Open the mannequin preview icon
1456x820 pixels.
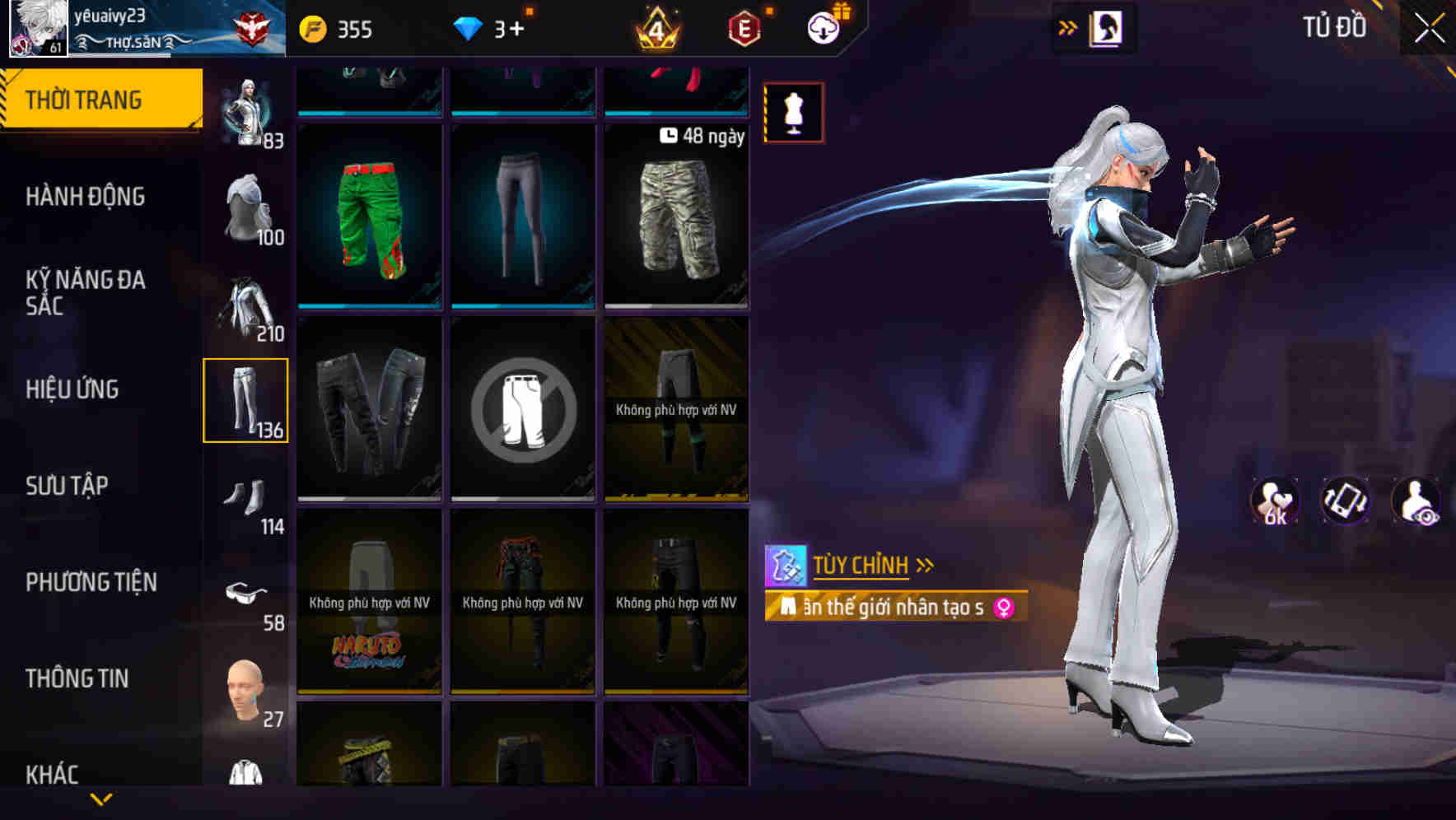(793, 113)
